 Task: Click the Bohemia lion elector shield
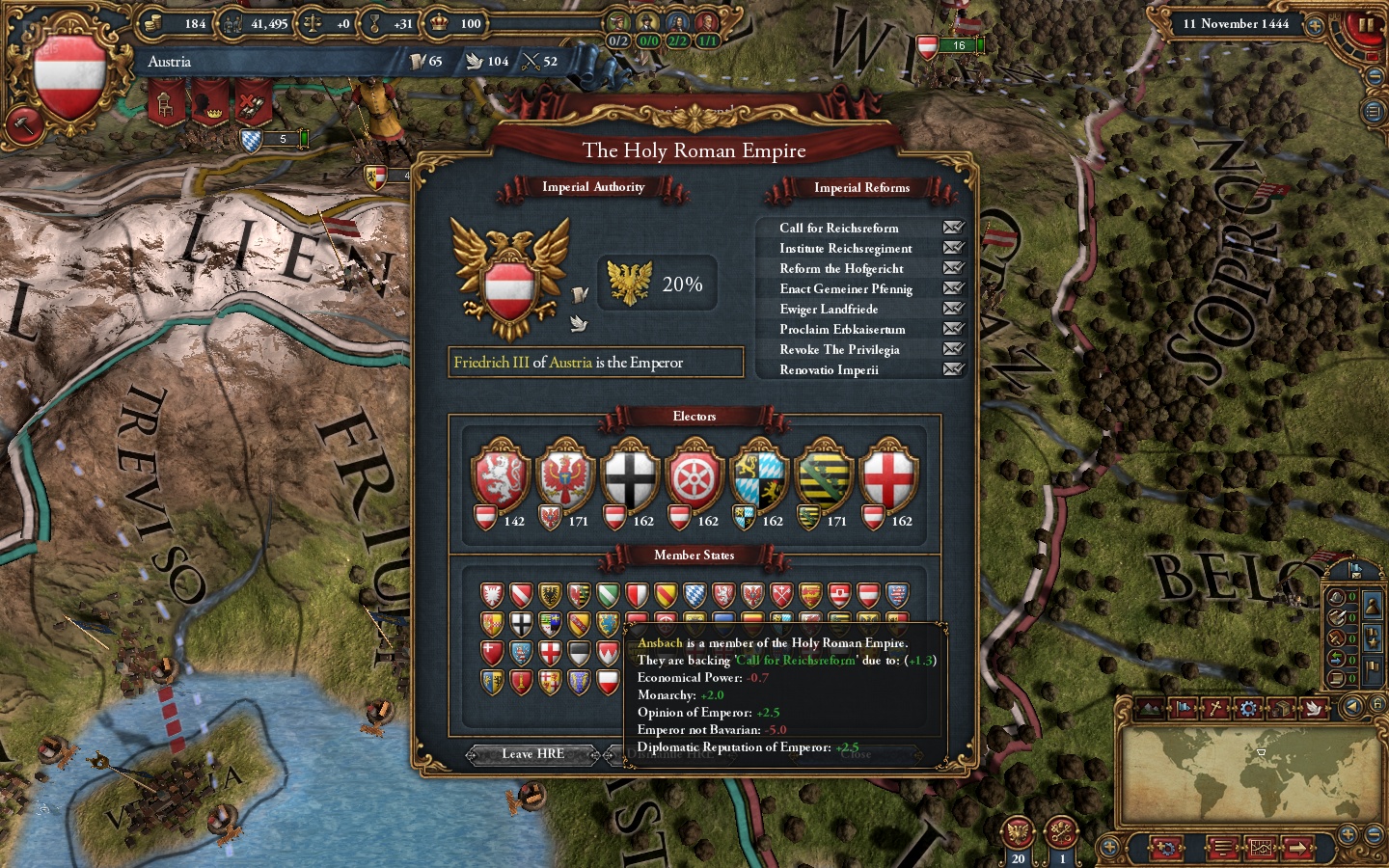[x=500, y=475]
